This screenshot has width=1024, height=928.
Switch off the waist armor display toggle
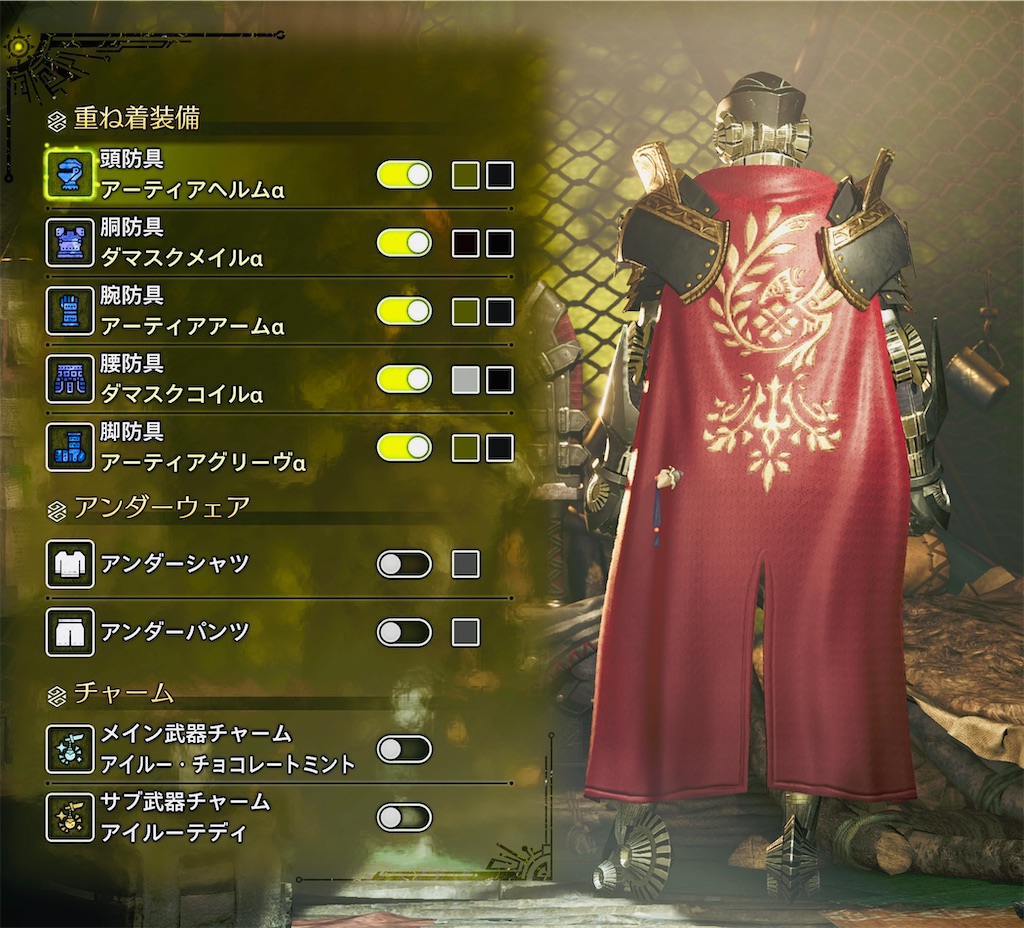click(404, 379)
